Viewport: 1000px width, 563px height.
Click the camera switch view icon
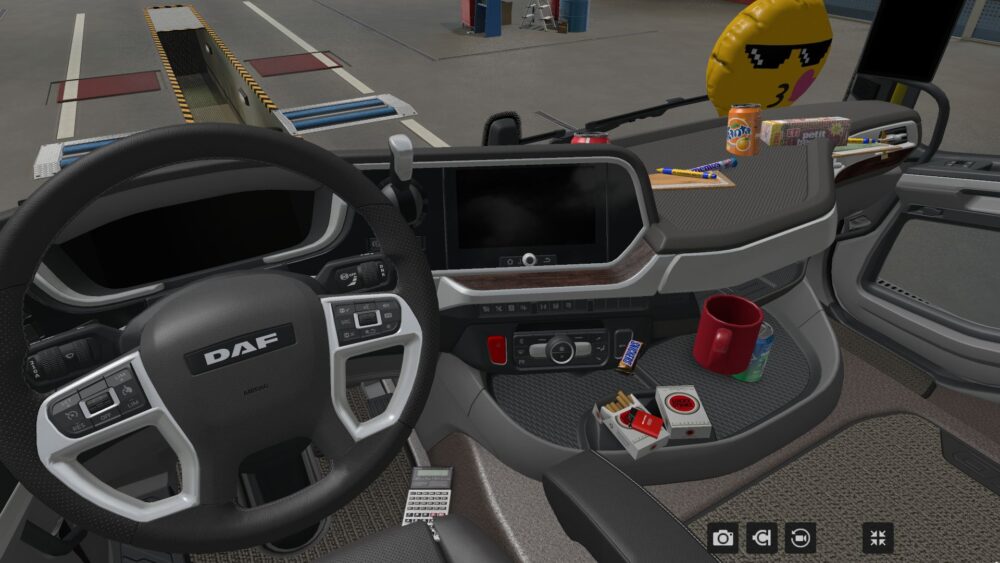click(x=761, y=538)
